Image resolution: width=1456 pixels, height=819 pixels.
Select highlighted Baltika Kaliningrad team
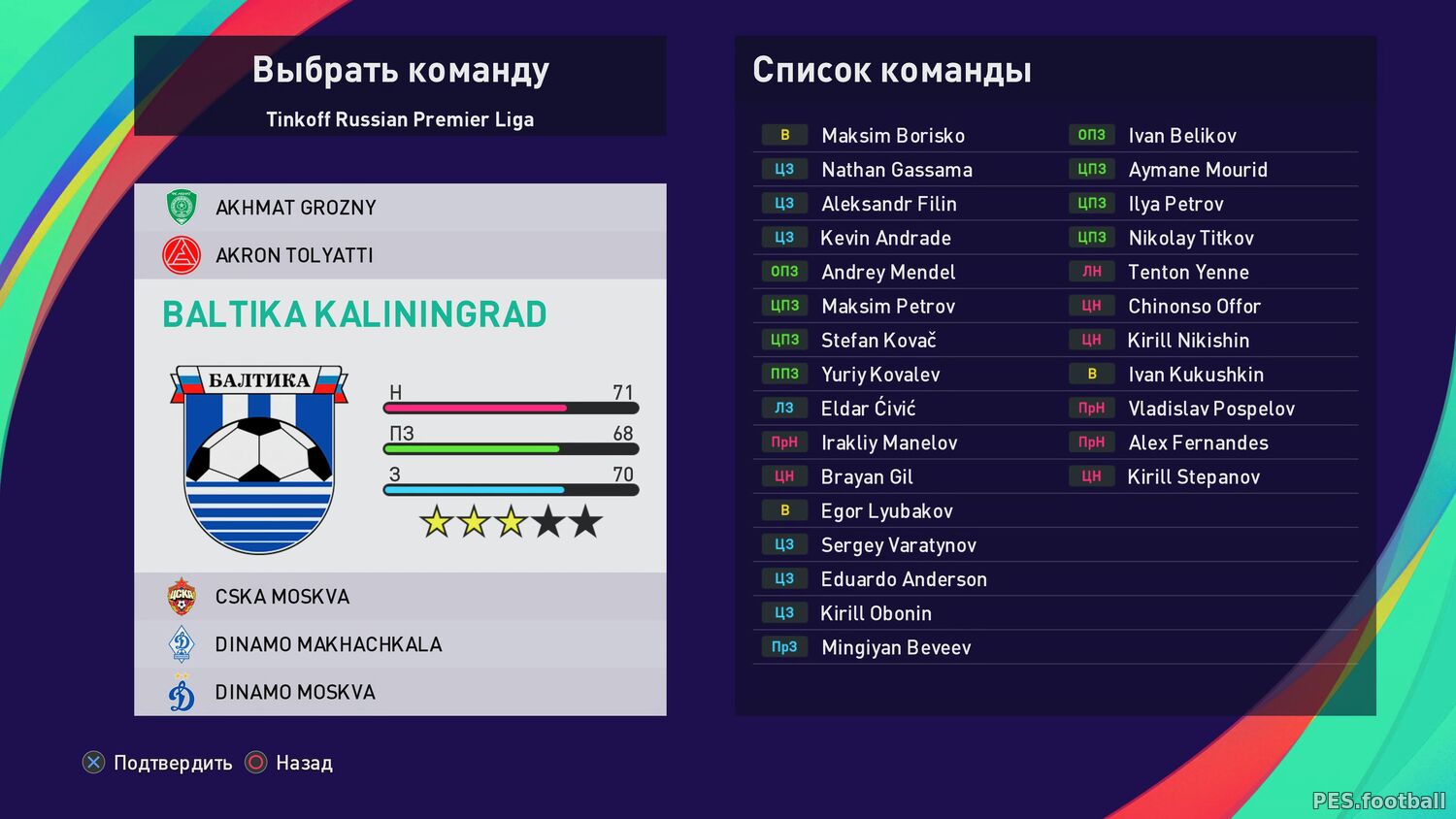(x=354, y=314)
